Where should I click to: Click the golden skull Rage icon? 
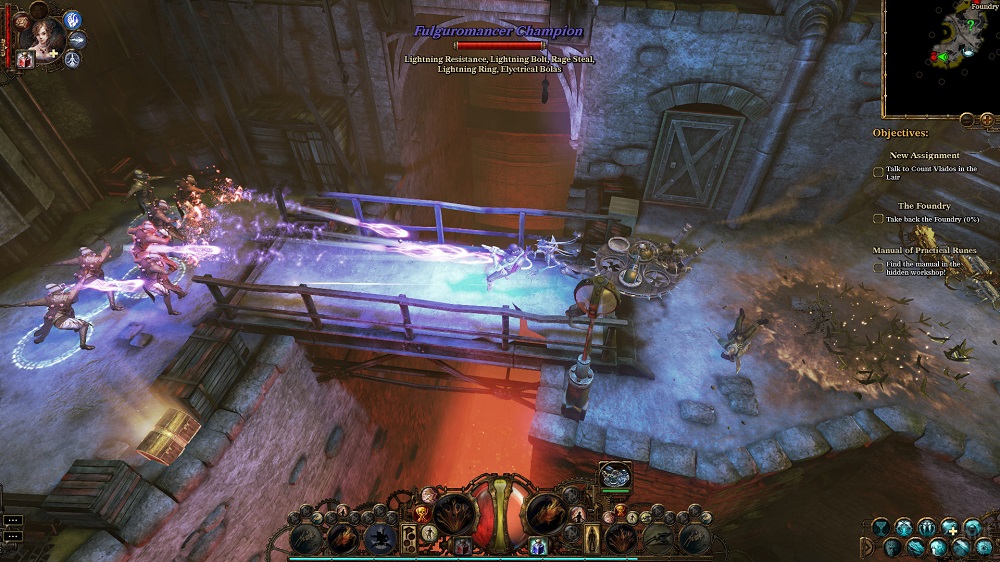coord(421,512)
